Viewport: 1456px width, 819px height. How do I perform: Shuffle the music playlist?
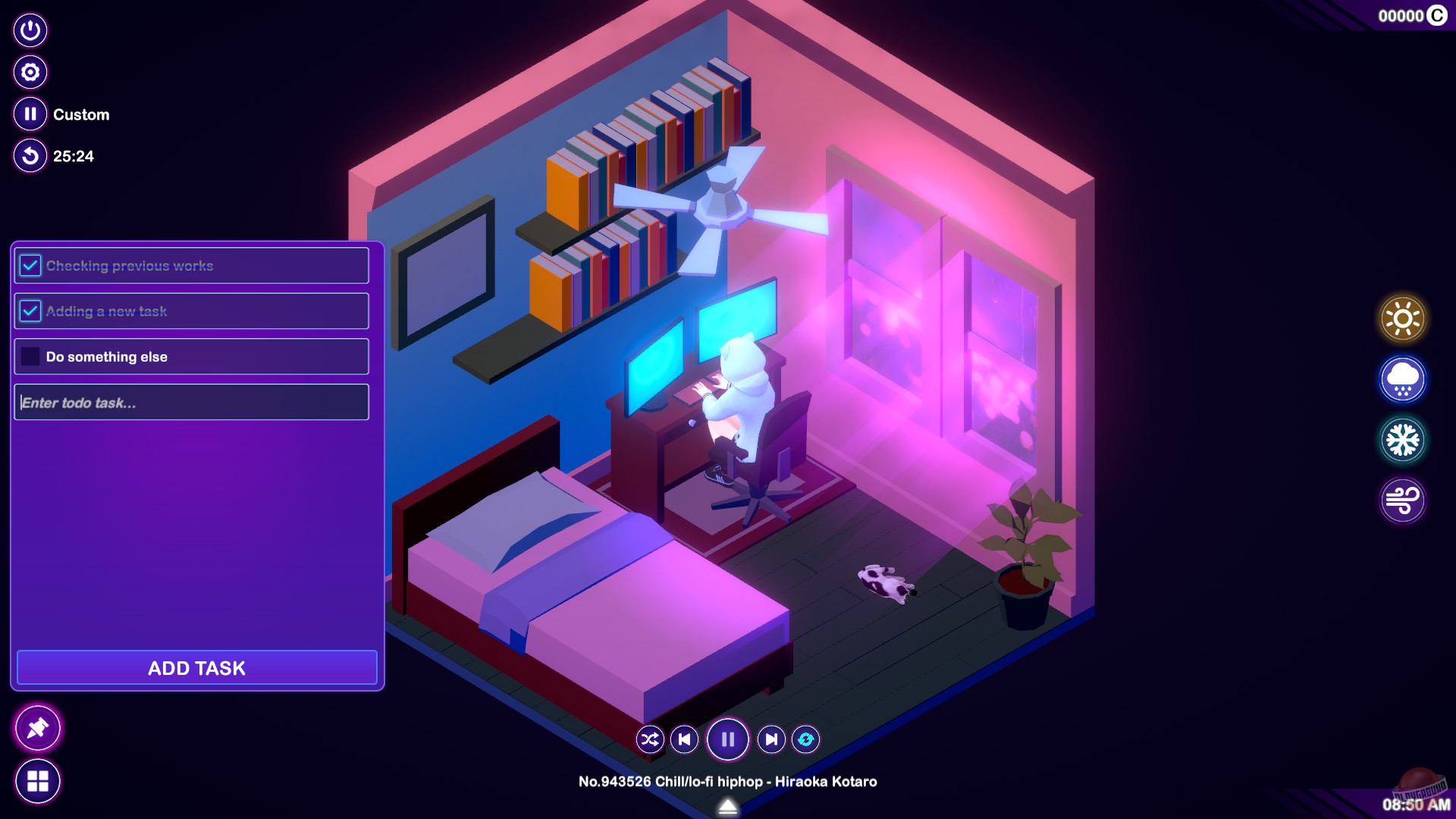point(650,739)
